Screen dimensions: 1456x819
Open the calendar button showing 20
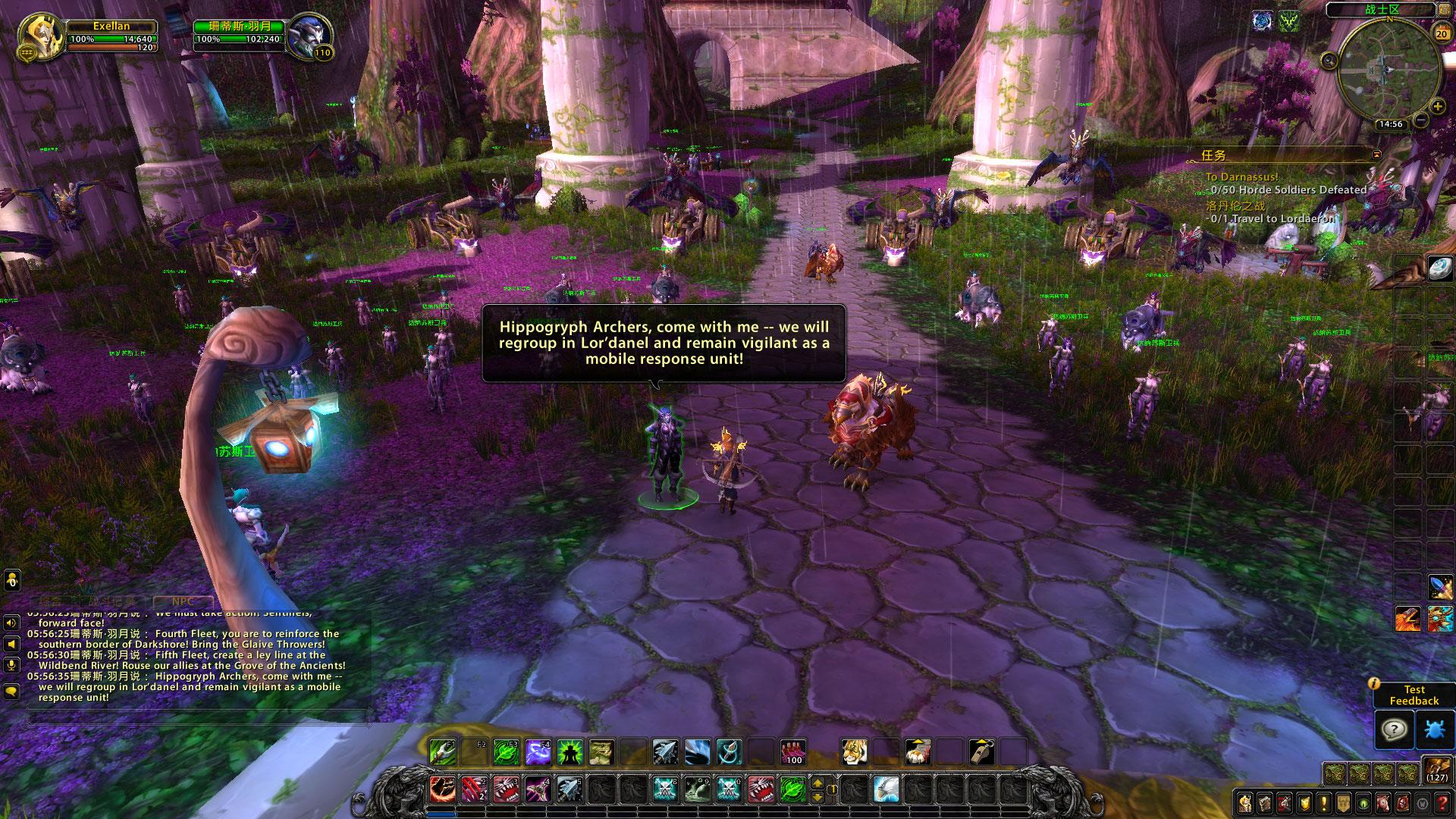(x=1441, y=33)
